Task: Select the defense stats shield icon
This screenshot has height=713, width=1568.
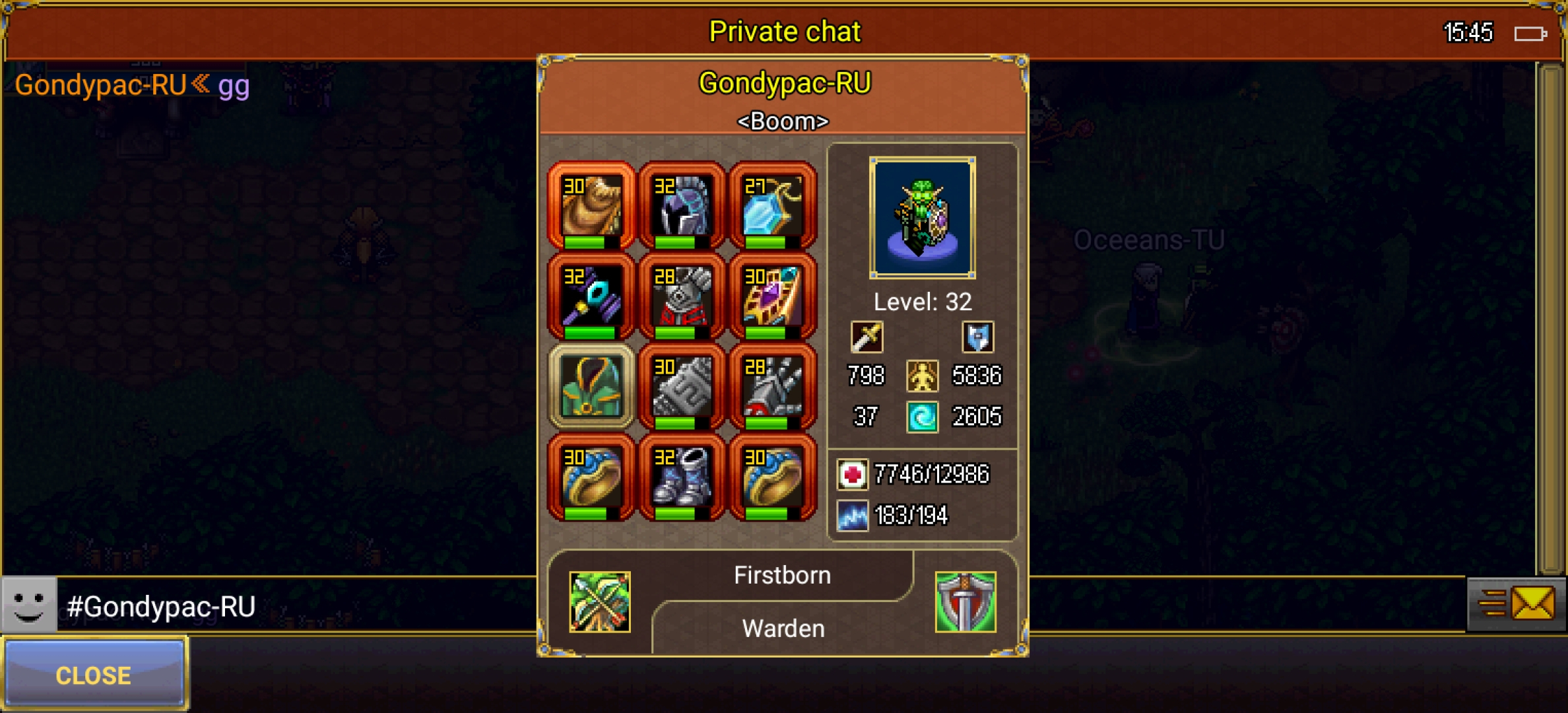Action: (x=977, y=337)
